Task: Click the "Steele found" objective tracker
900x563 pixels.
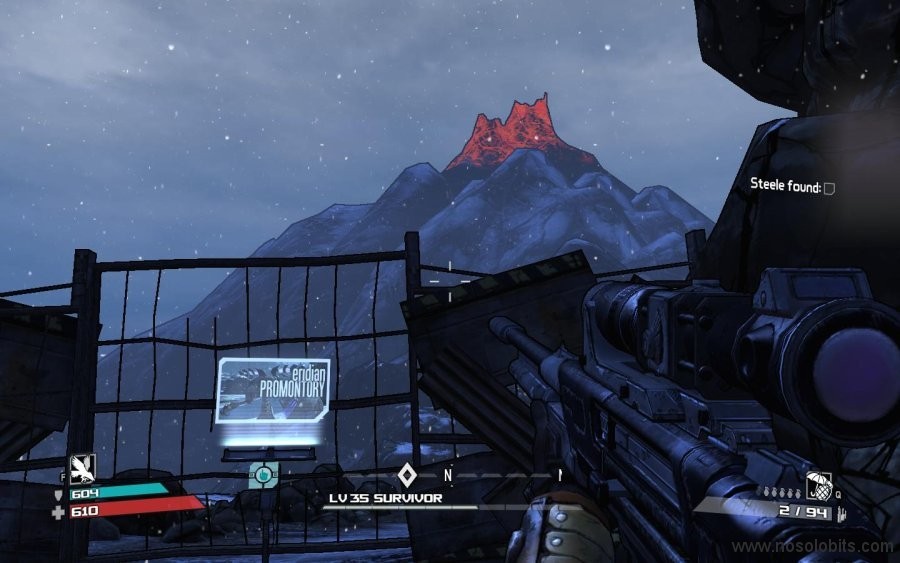Action: click(792, 186)
